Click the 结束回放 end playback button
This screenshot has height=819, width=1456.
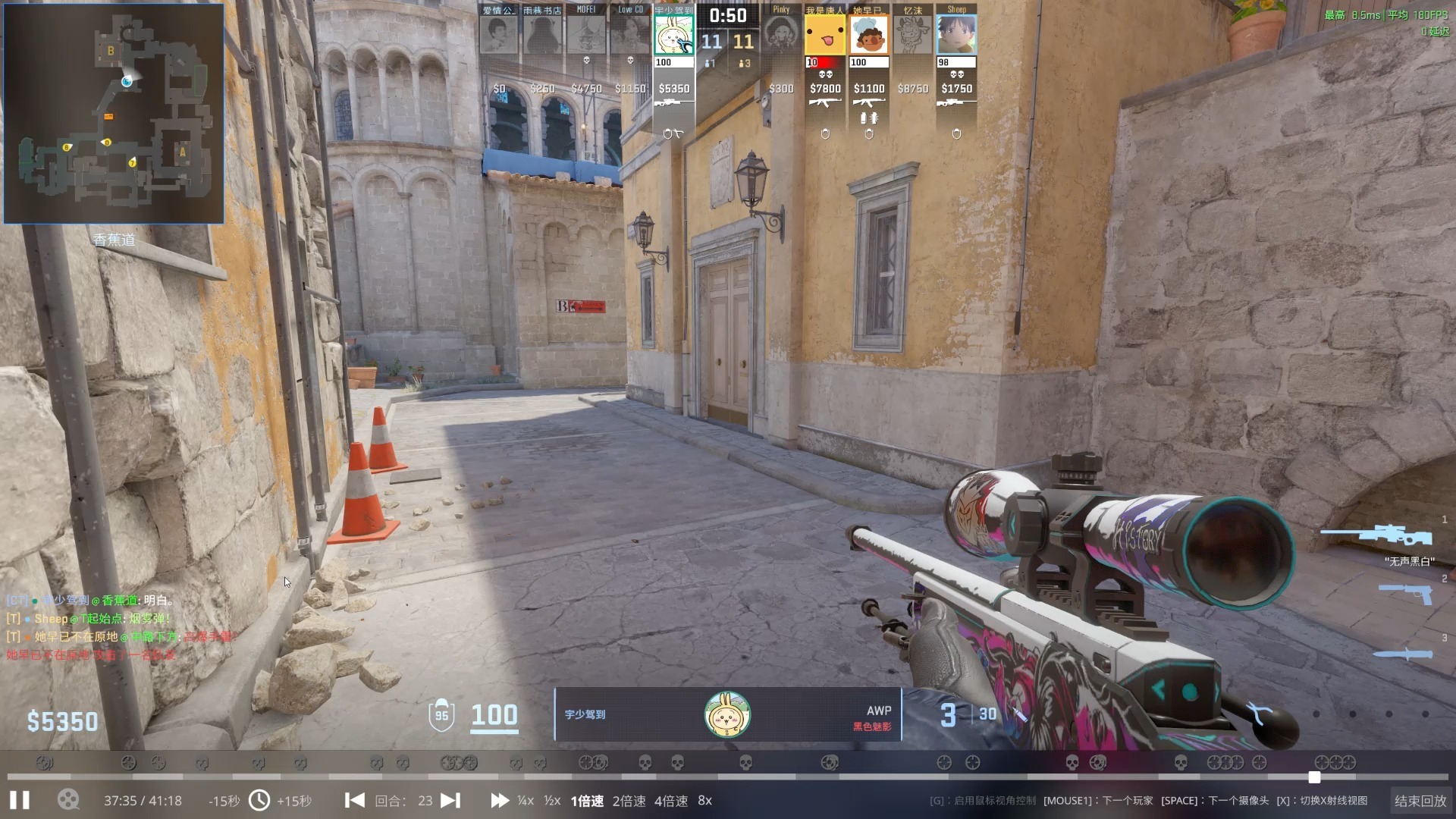tap(1420, 801)
